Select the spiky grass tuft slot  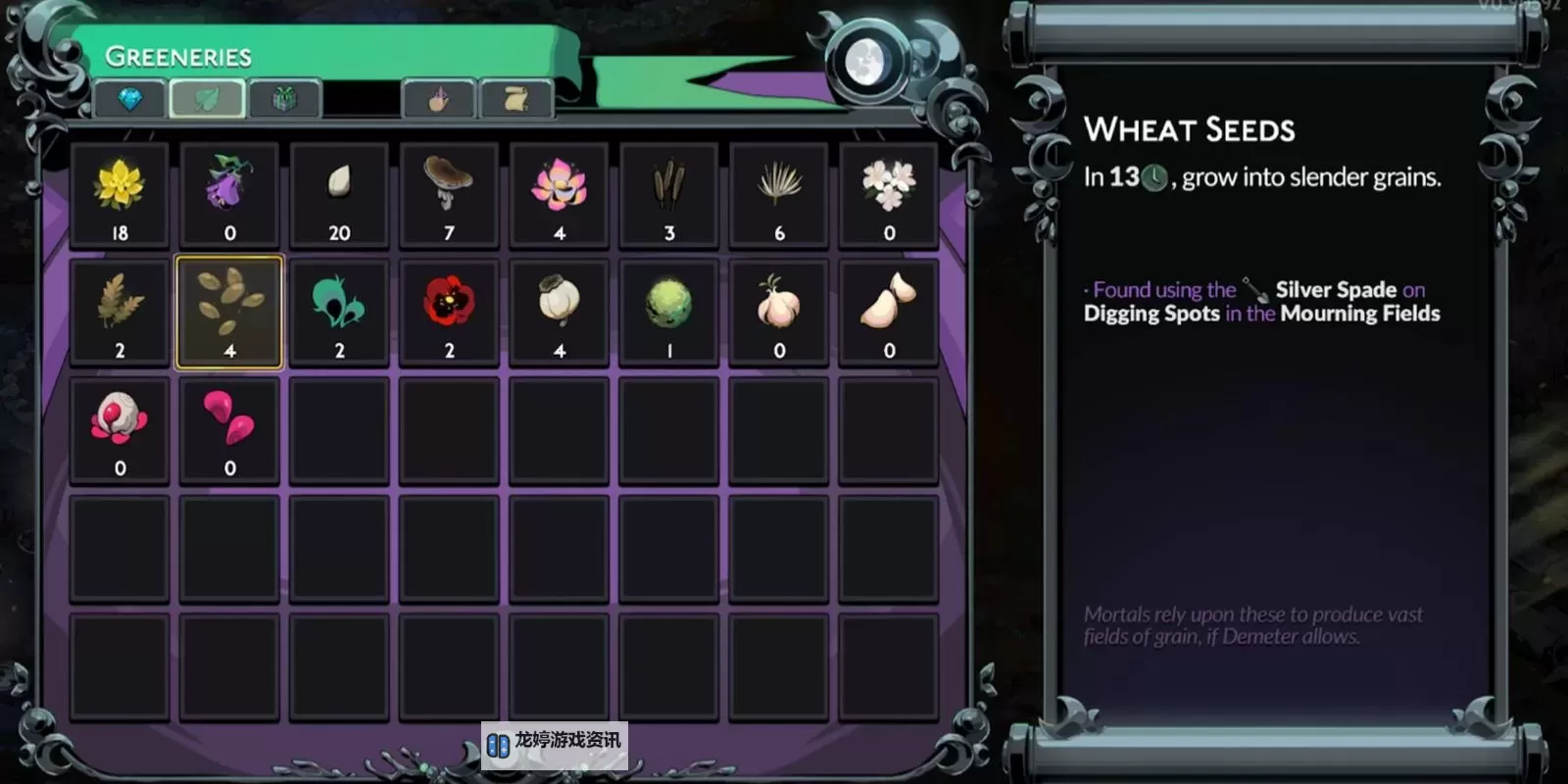click(779, 195)
